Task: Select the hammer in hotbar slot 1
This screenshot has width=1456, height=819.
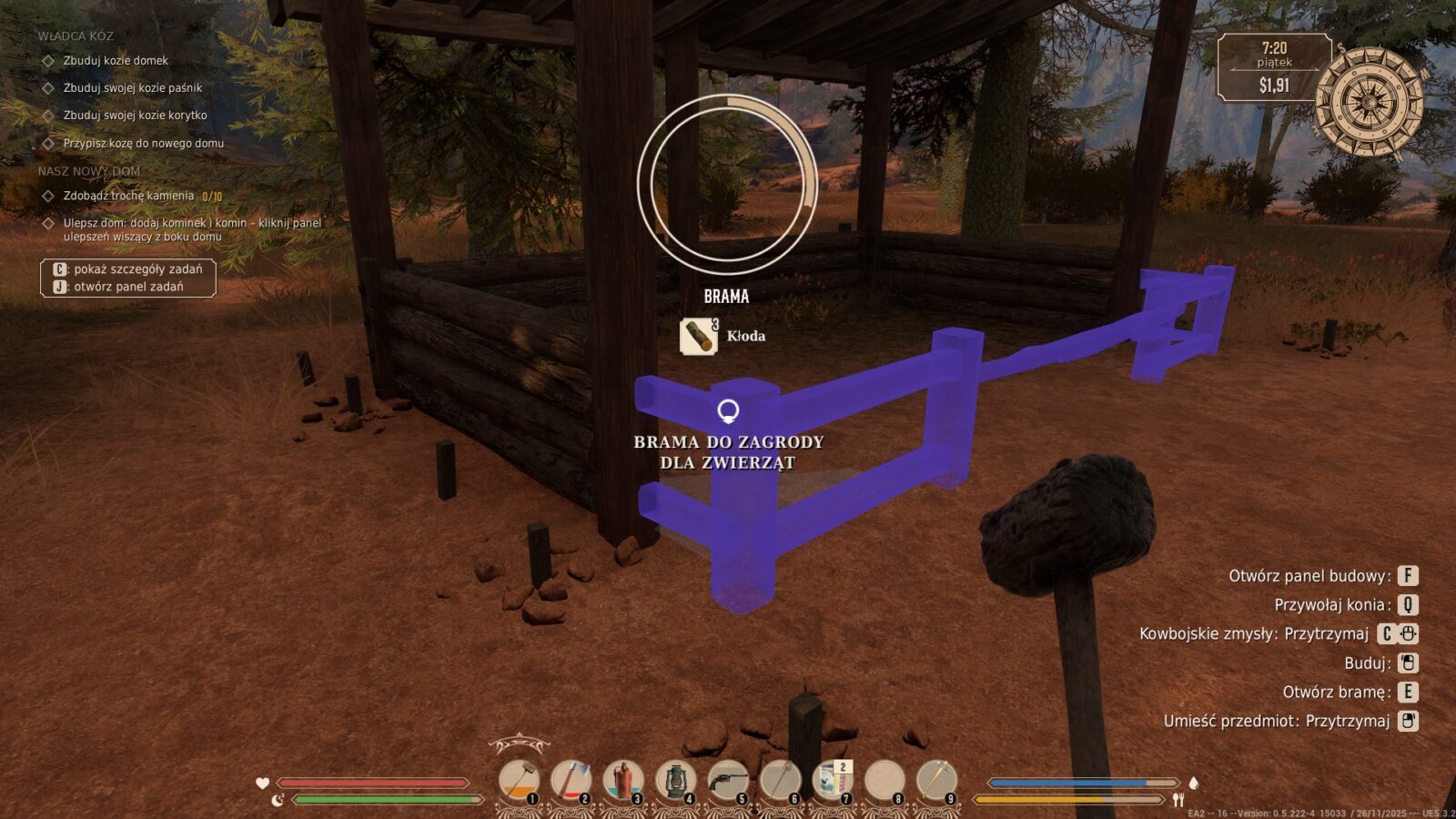Action: click(x=519, y=781)
